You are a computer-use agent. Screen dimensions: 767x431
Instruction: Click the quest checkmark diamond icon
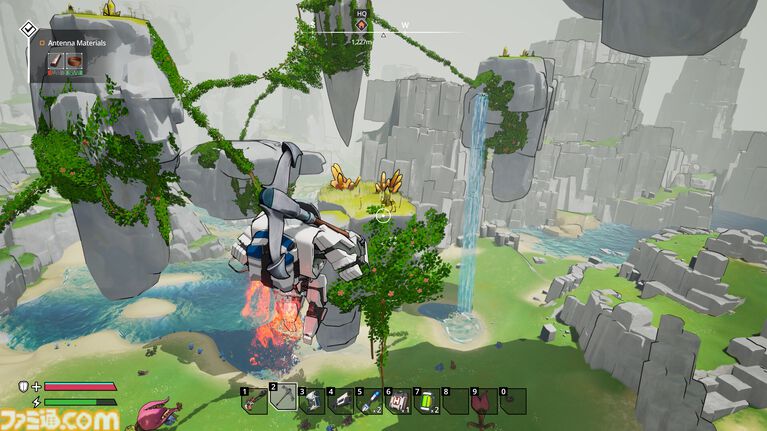point(30,28)
